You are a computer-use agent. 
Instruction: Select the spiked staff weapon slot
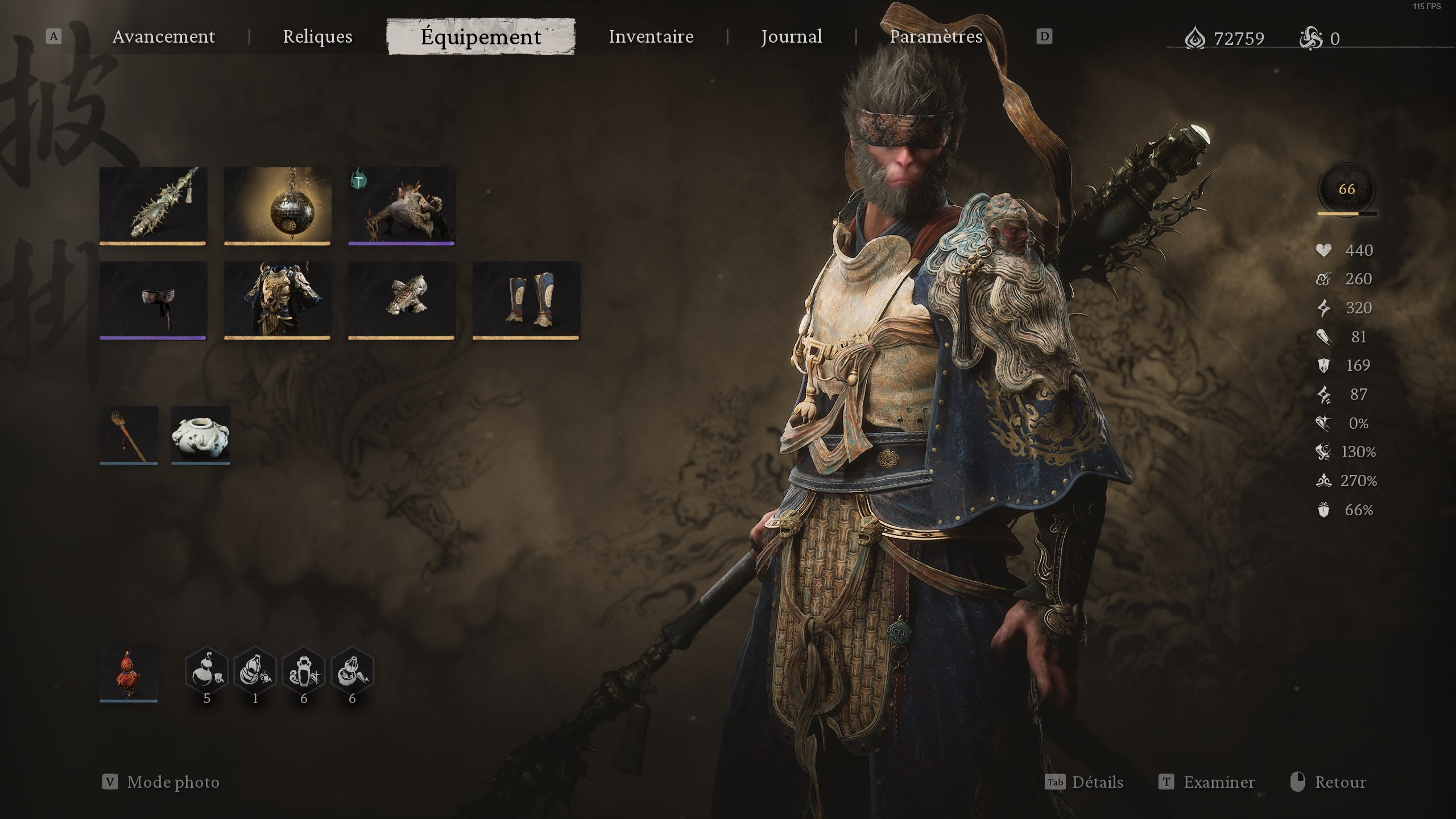[152, 206]
